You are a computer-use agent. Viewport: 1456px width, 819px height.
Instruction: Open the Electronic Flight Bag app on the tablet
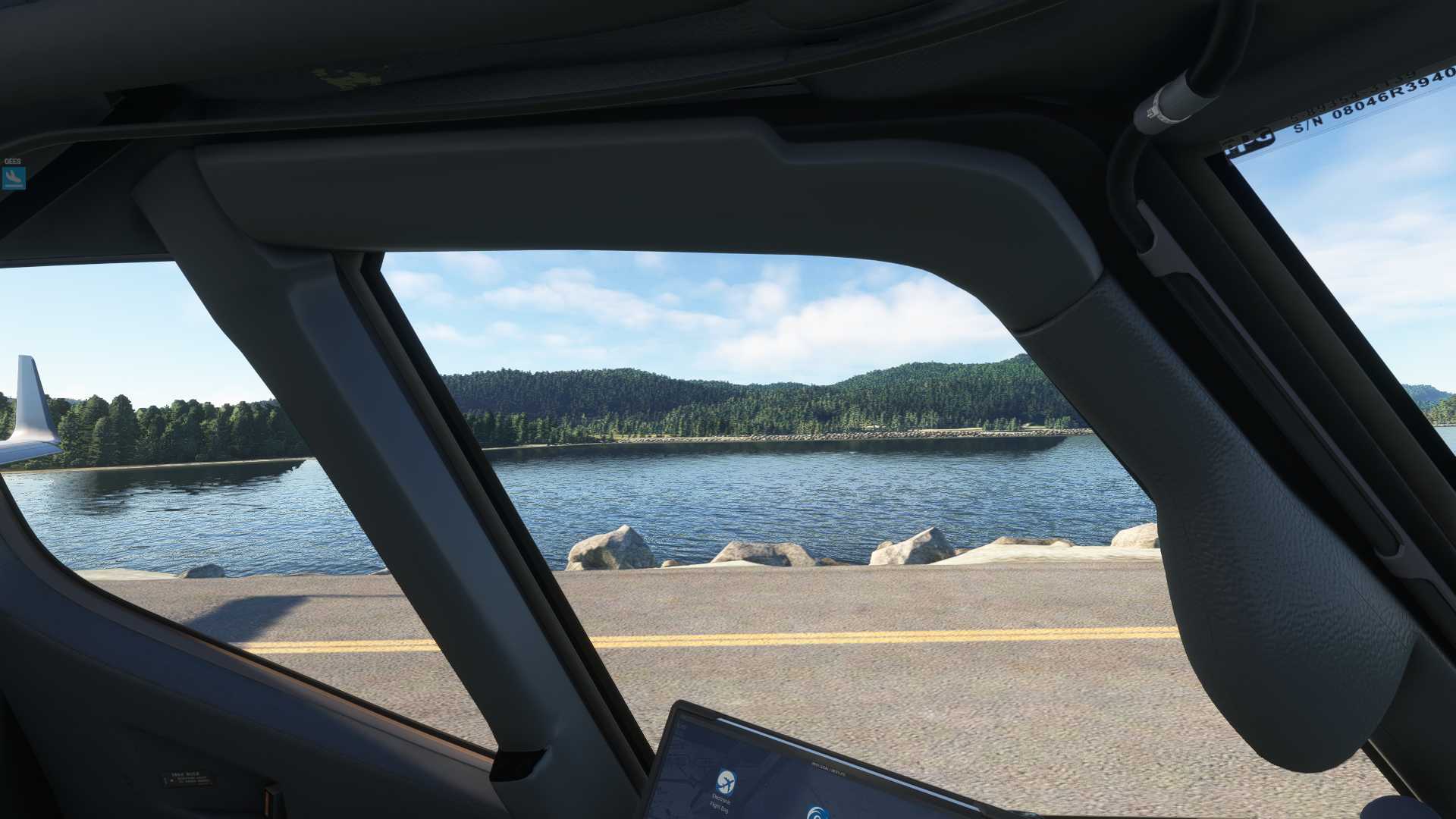click(x=726, y=780)
